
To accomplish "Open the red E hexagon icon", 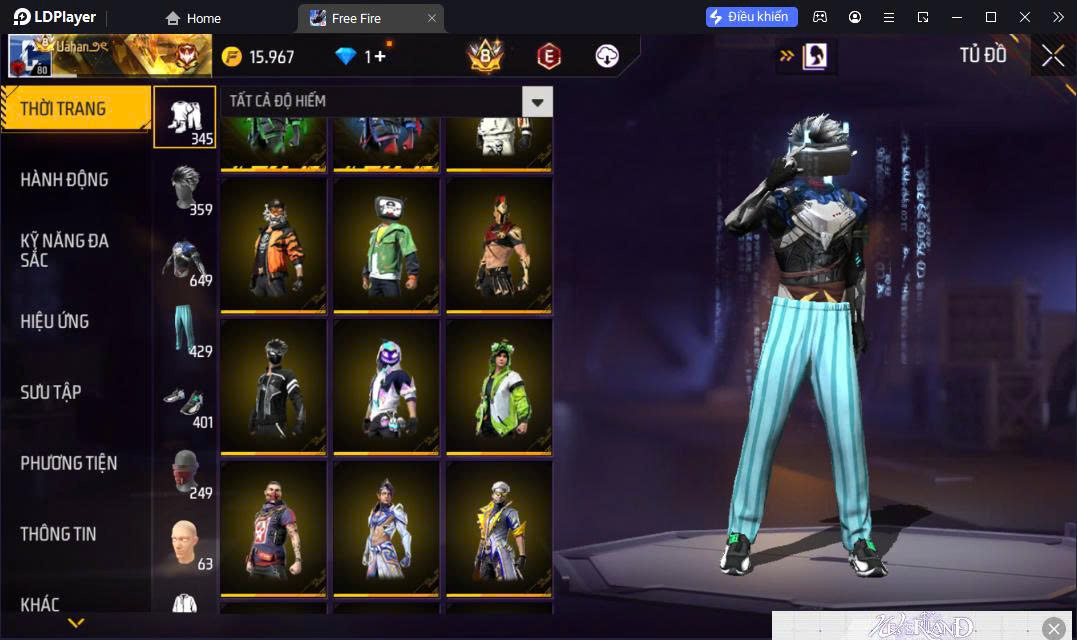I will pos(548,56).
